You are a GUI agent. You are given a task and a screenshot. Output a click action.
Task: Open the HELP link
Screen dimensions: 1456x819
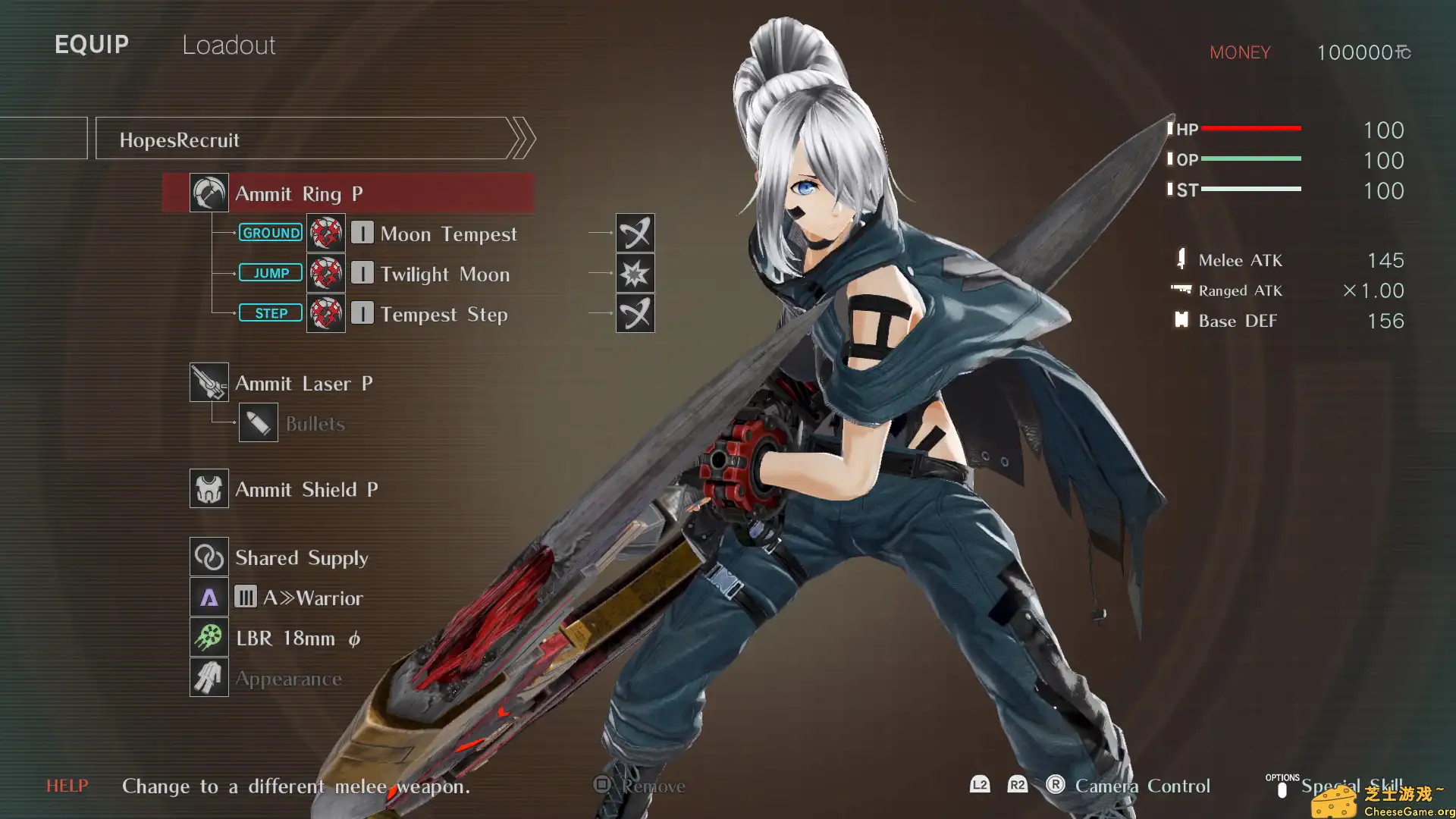pyautogui.click(x=67, y=786)
